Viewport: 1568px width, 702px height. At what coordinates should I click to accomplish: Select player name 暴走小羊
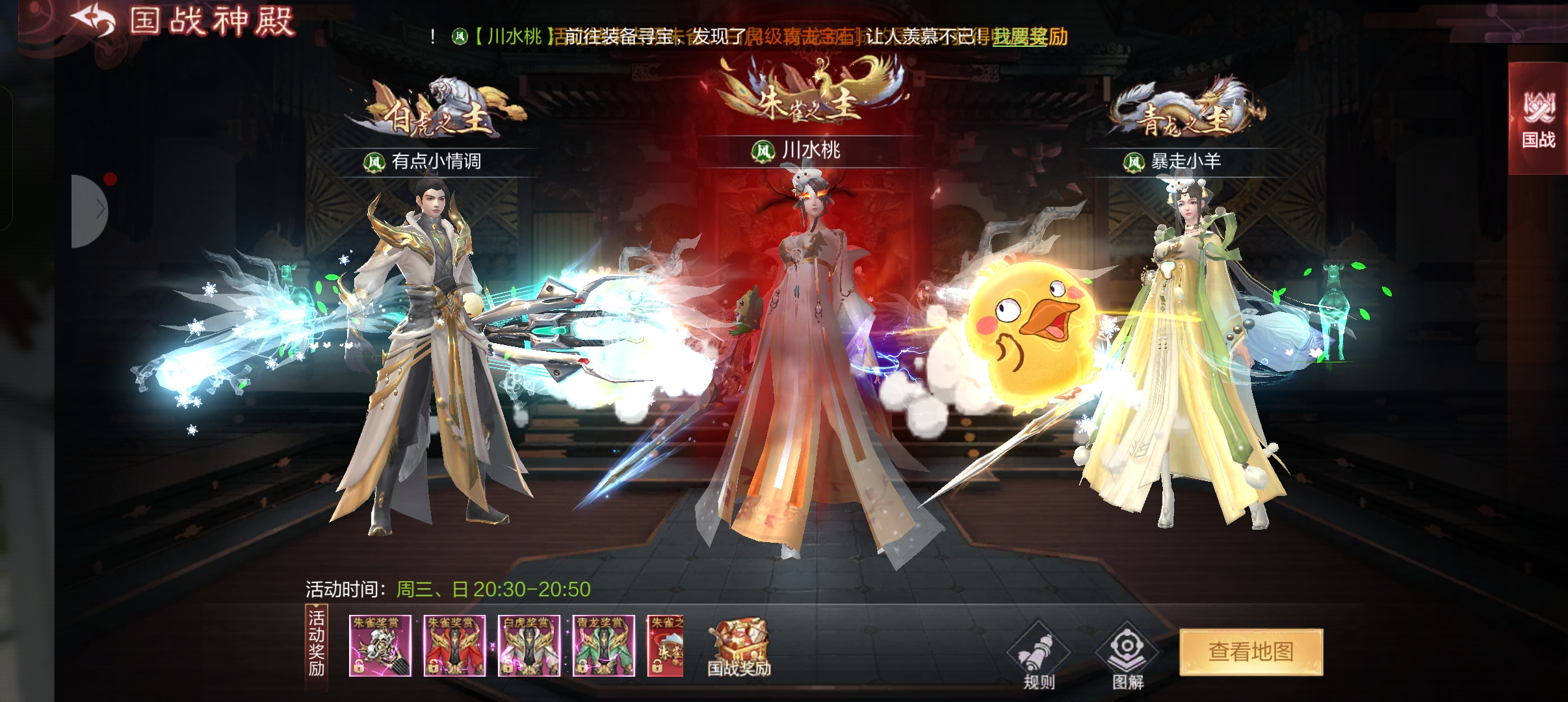pyautogui.click(x=1185, y=162)
